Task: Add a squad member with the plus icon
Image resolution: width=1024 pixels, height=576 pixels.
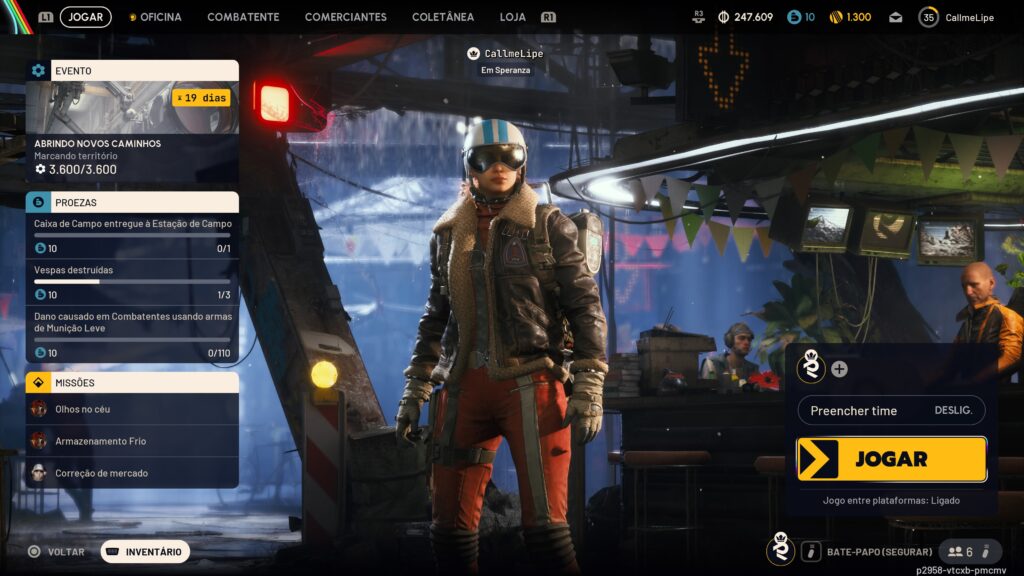Action: click(x=839, y=369)
